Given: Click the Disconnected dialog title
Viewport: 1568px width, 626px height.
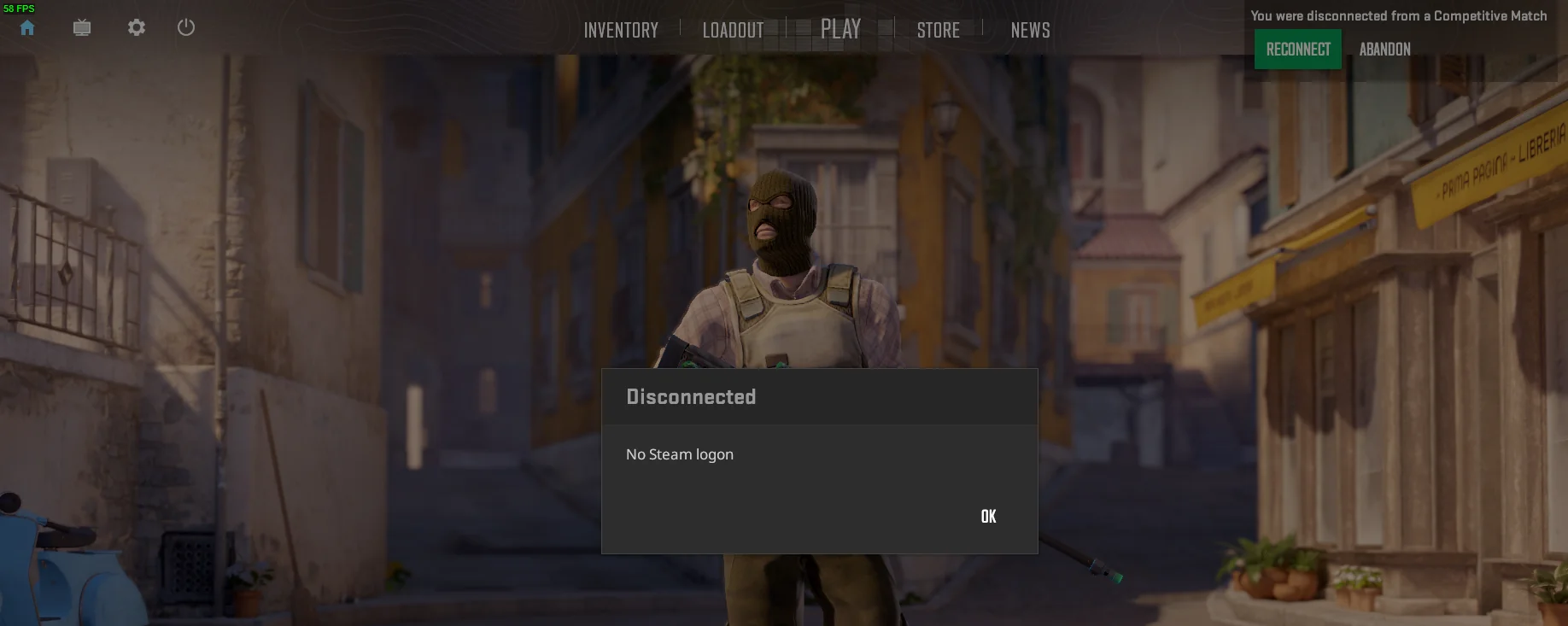Looking at the screenshot, I should pyautogui.click(x=691, y=396).
